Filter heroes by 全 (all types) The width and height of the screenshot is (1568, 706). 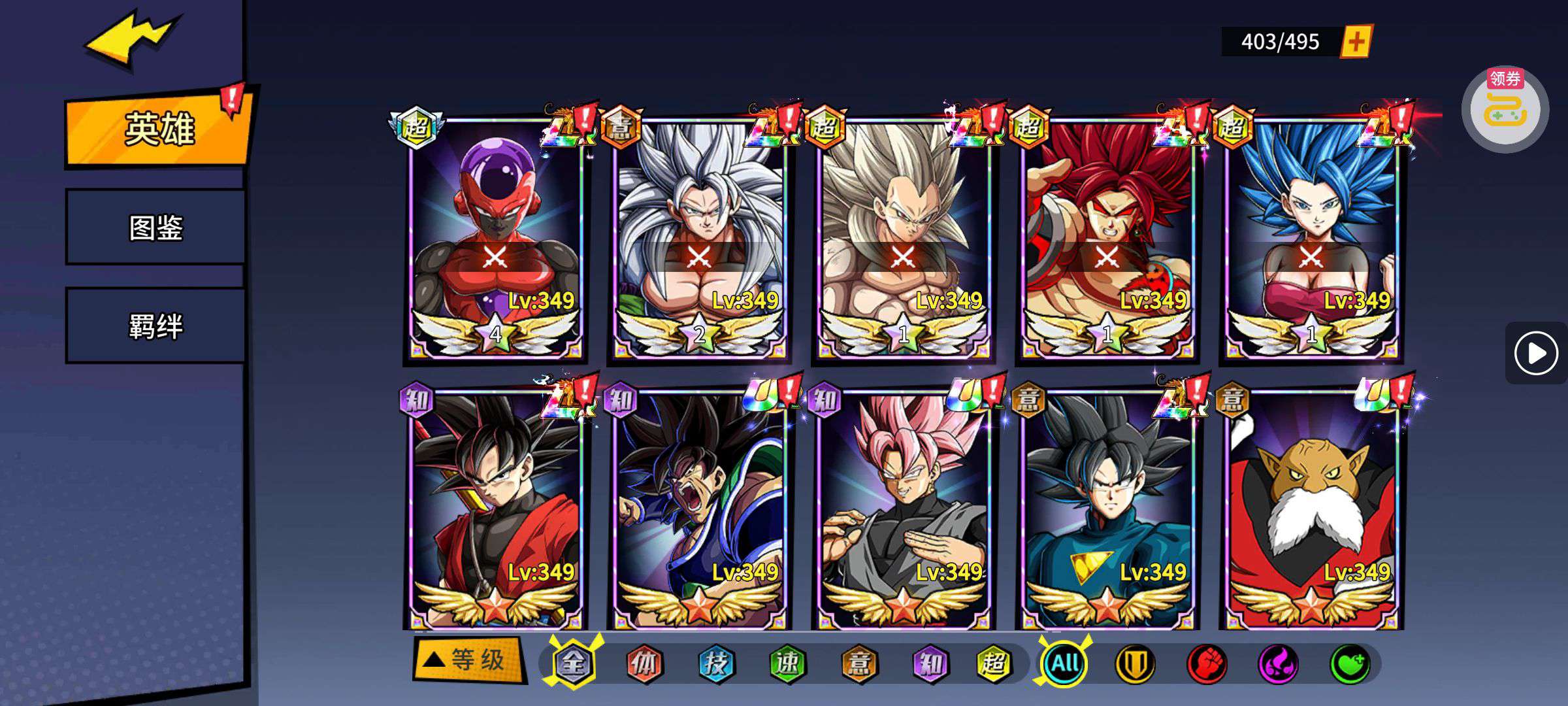click(573, 664)
